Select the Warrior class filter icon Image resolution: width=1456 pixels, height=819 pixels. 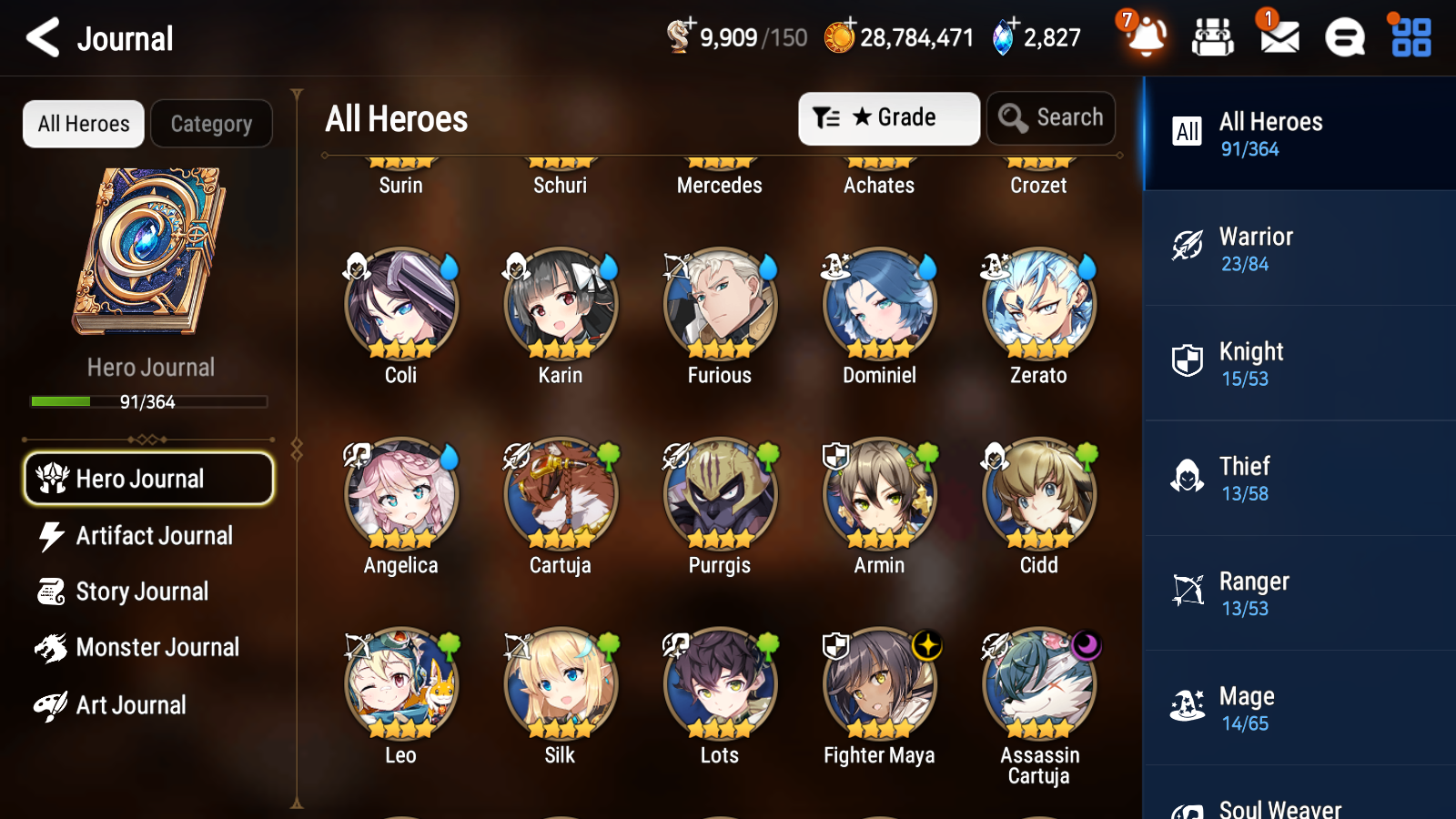(1188, 247)
